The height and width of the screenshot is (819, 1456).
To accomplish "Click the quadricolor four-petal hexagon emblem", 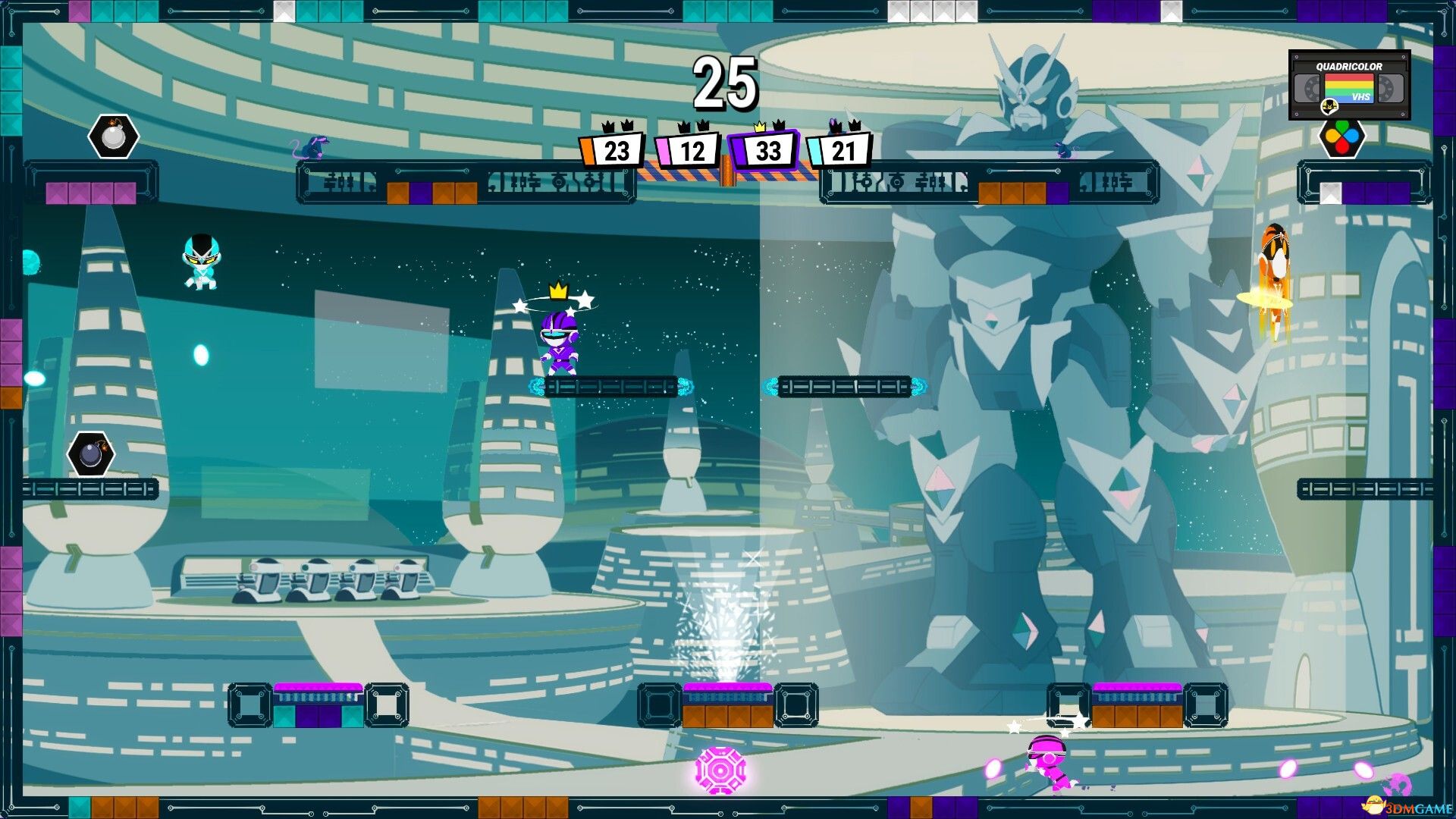I will (1342, 139).
